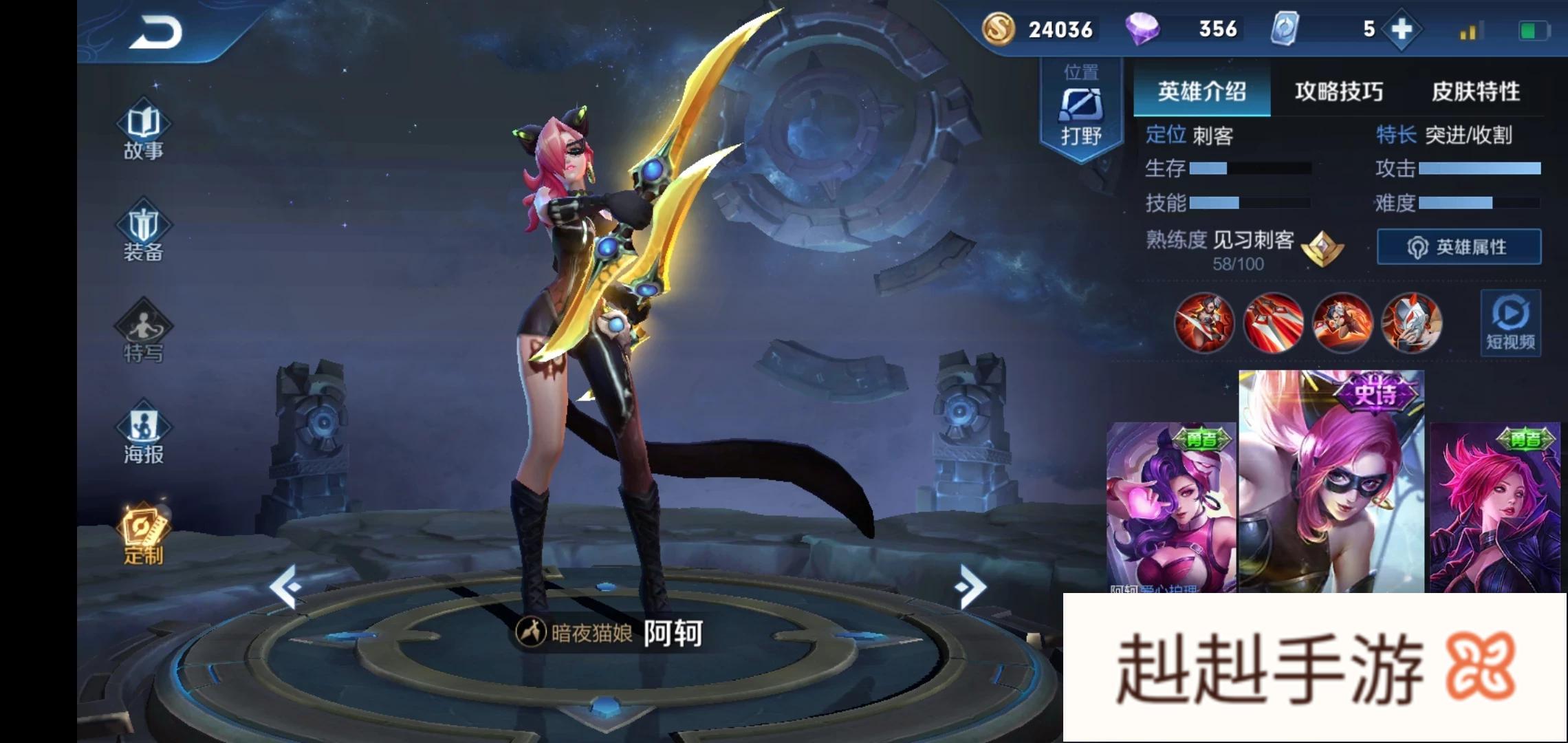Choose the 史诗 epic masked skin thumbnail
1568x743 pixels.
1331,482
